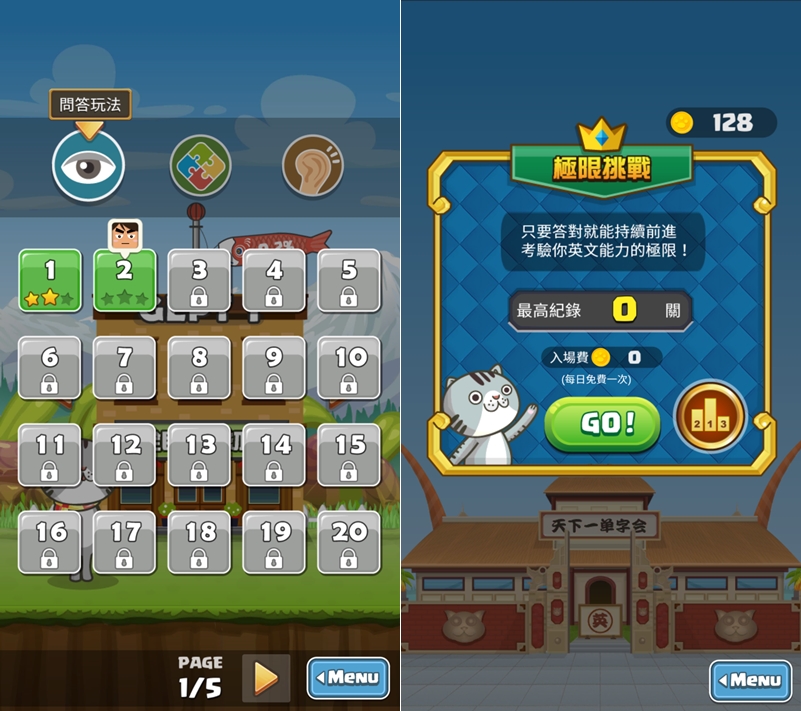Tap locked level 14 tile
This screenshot has width=801, height=711.
(x=274, y=455)
